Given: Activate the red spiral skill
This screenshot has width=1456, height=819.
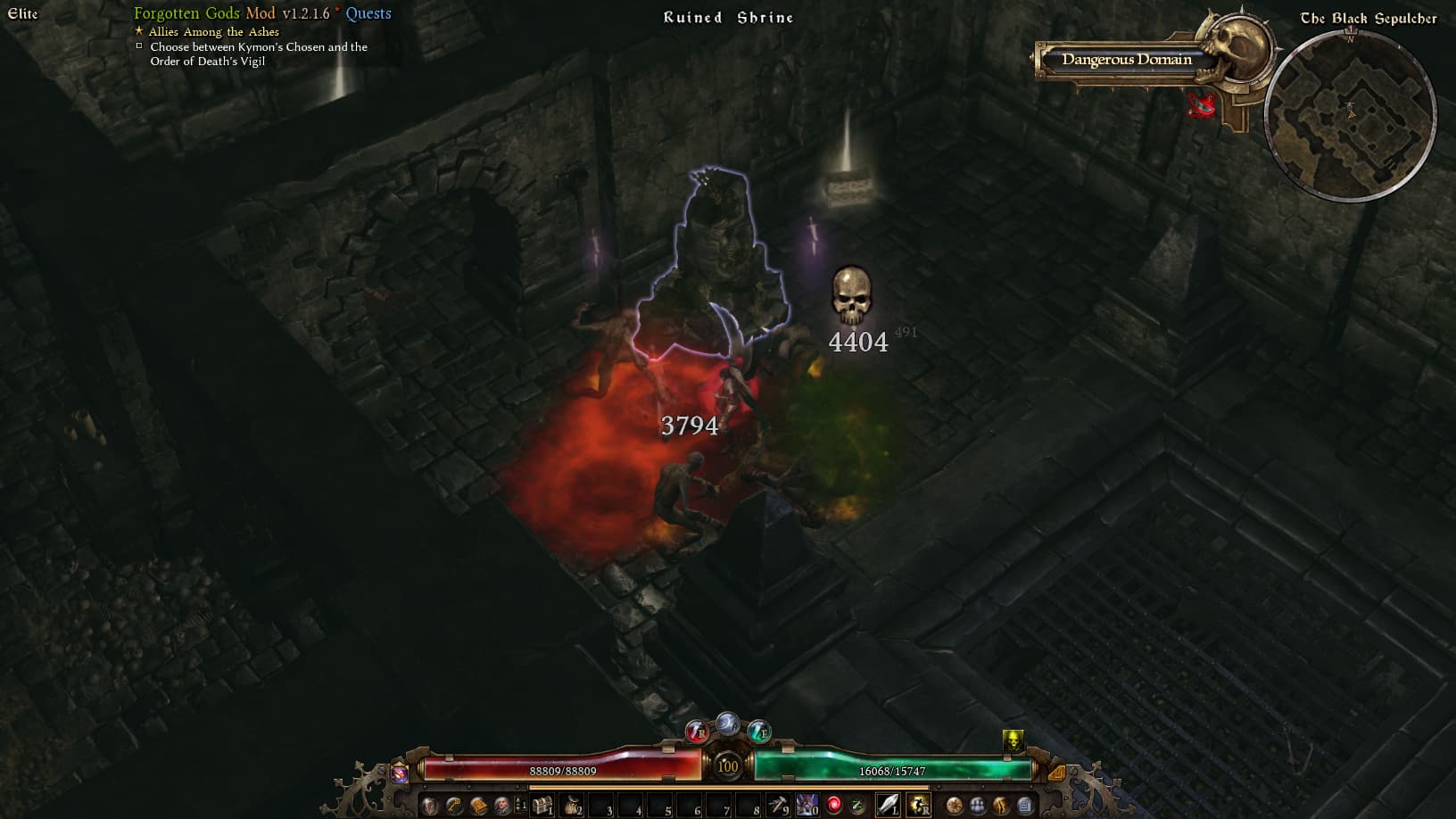Looking at the screenshot, I should pyautogui.click(x=834, y=806).
